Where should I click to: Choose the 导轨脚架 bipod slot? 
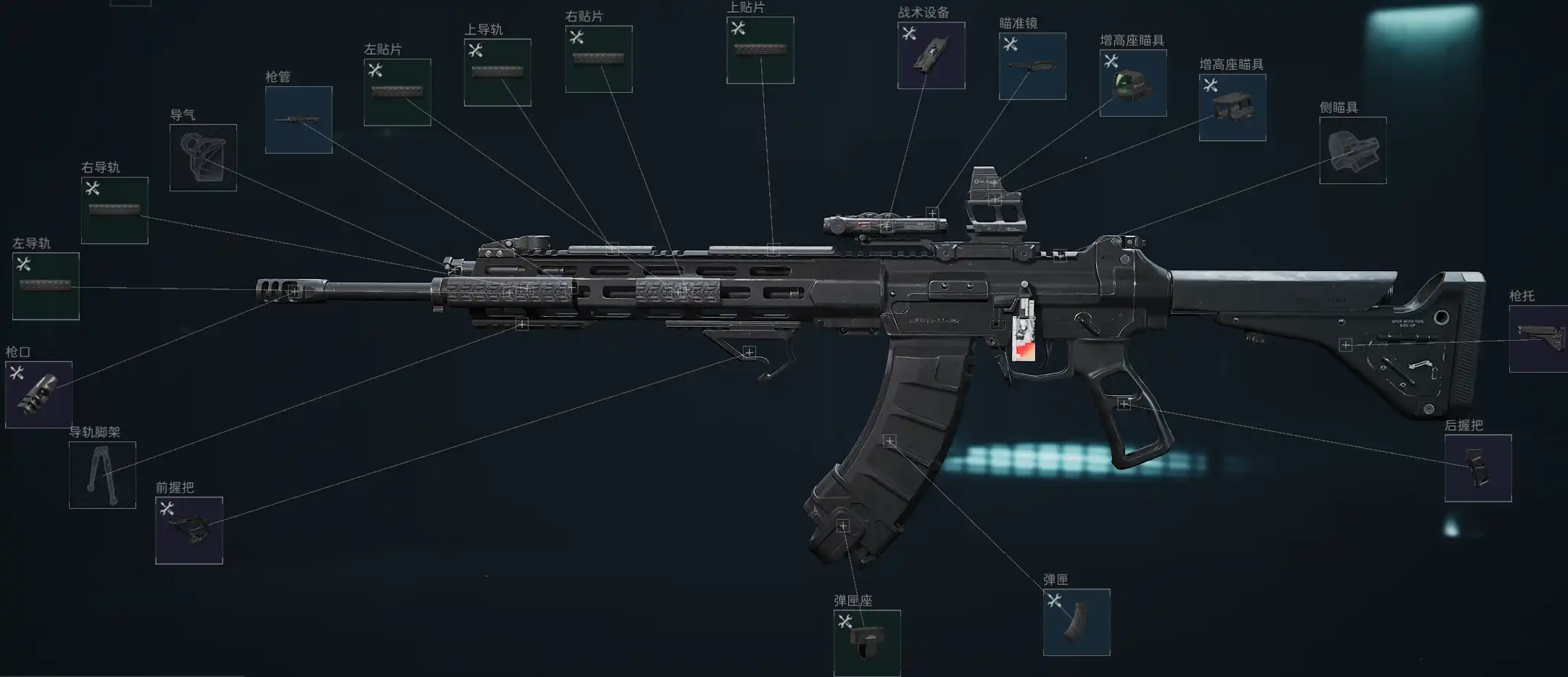[102, 475]
